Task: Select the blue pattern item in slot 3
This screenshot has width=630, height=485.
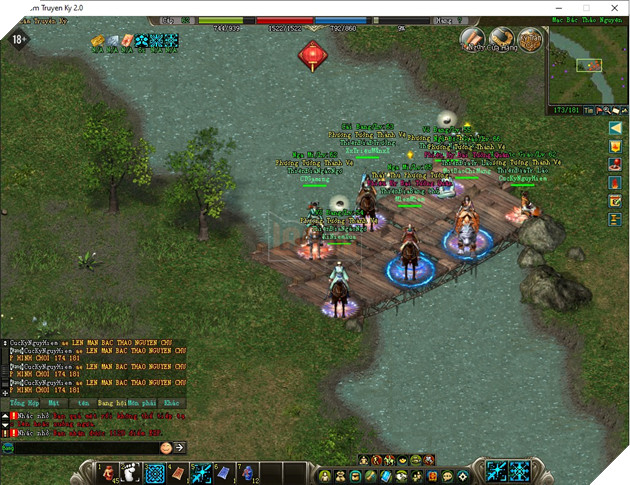Action: tap(155, 472)
